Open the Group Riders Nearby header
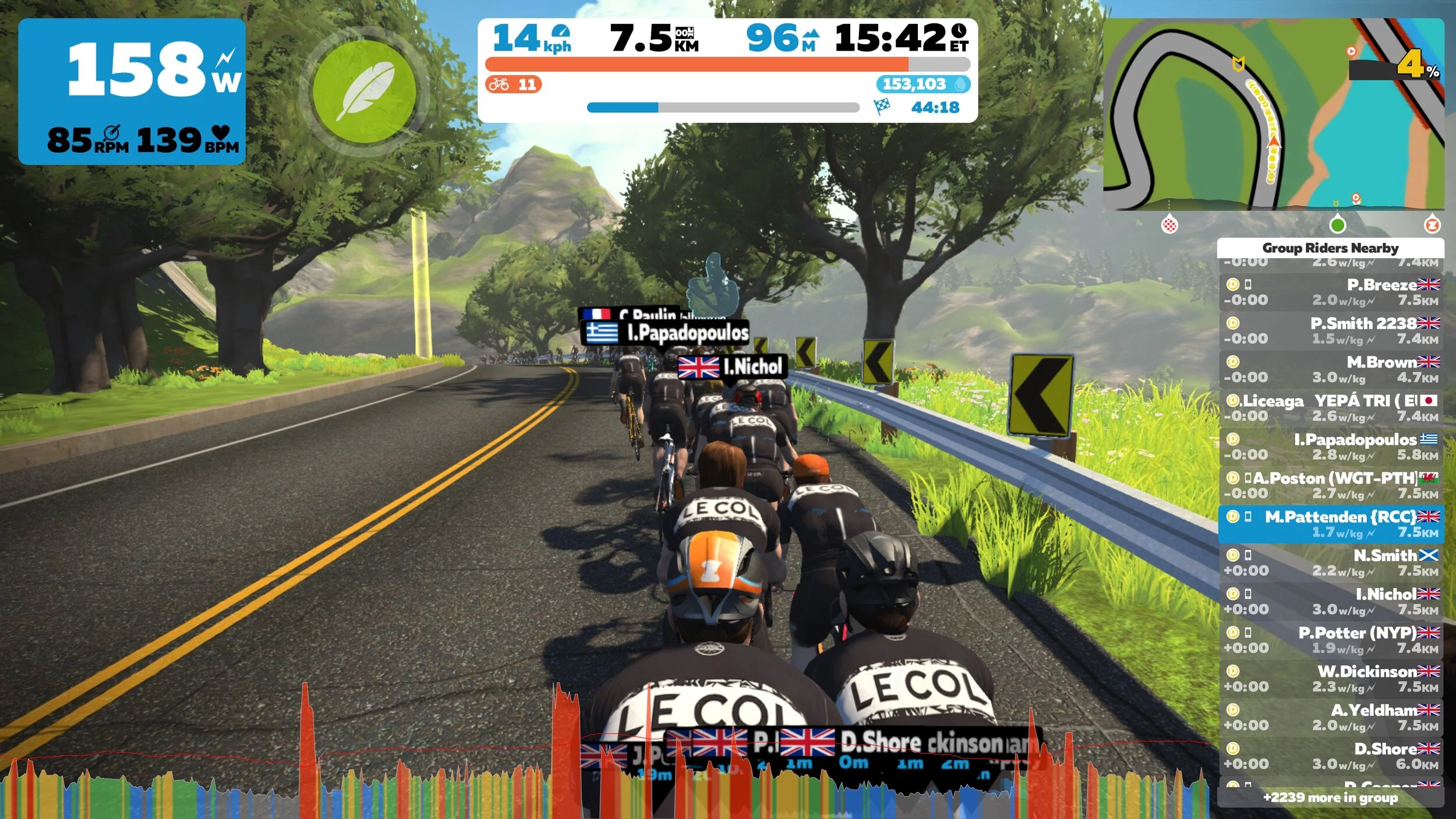Image resolution: width=1456 pixels, height=819 pixels. (x=1330, y=248)
